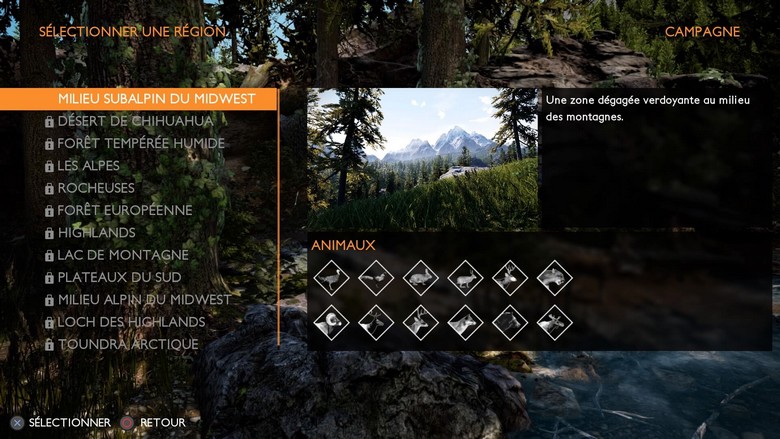780x439 pixels.
Task: Choose Lac de Montagne region
Action: (x=123, y=255)
